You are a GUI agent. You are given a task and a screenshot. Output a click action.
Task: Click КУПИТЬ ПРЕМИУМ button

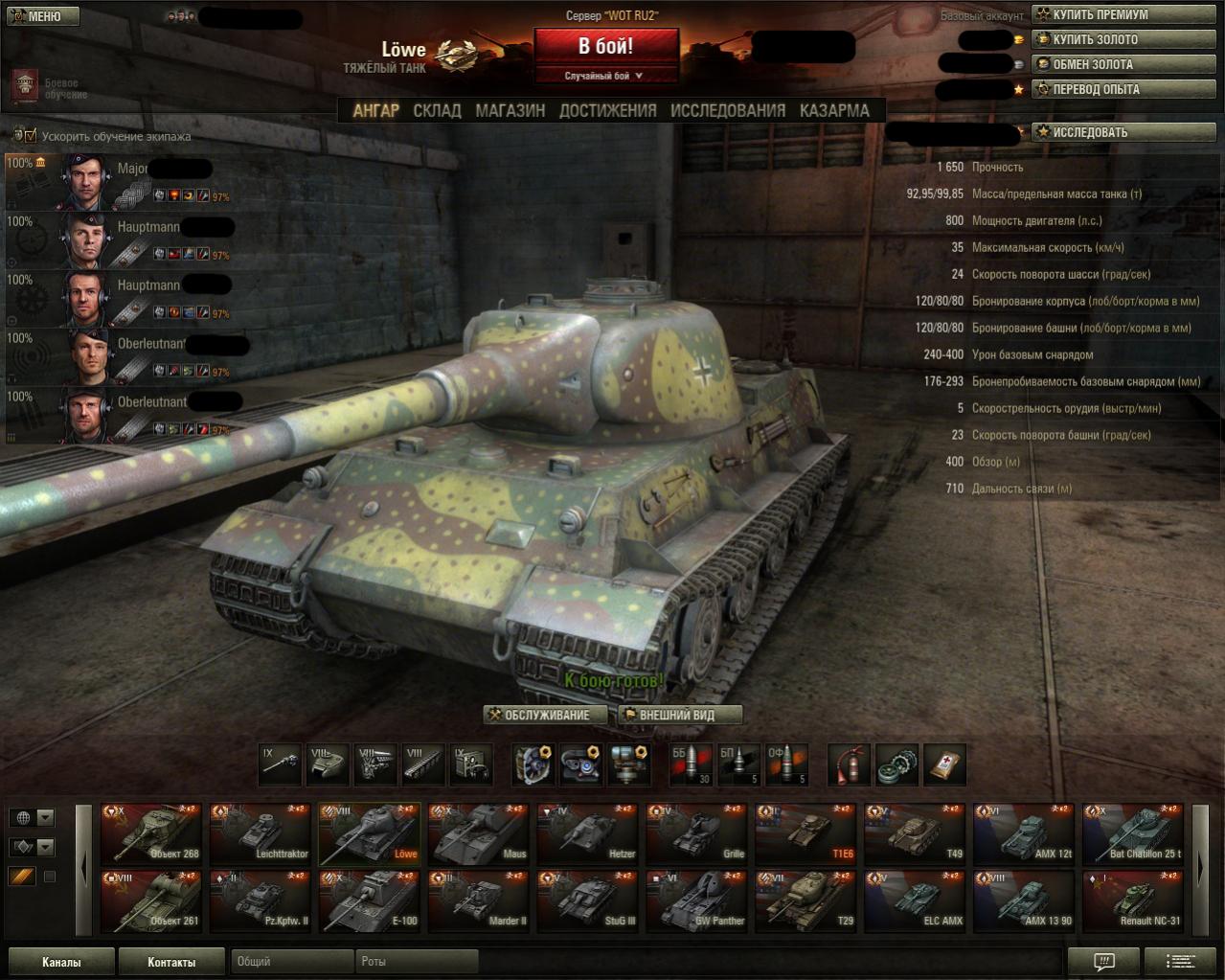1124,14
